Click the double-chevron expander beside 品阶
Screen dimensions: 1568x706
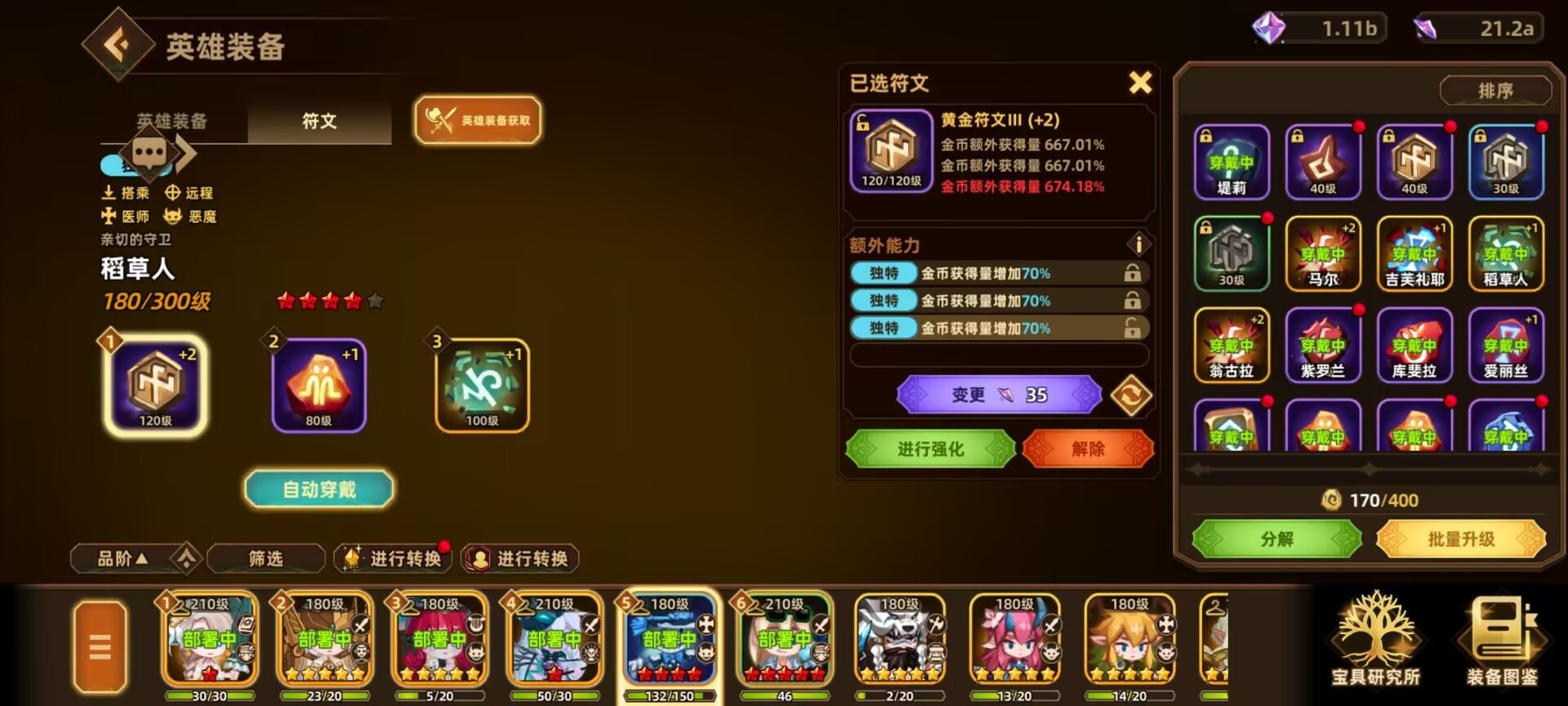[188, 558]
